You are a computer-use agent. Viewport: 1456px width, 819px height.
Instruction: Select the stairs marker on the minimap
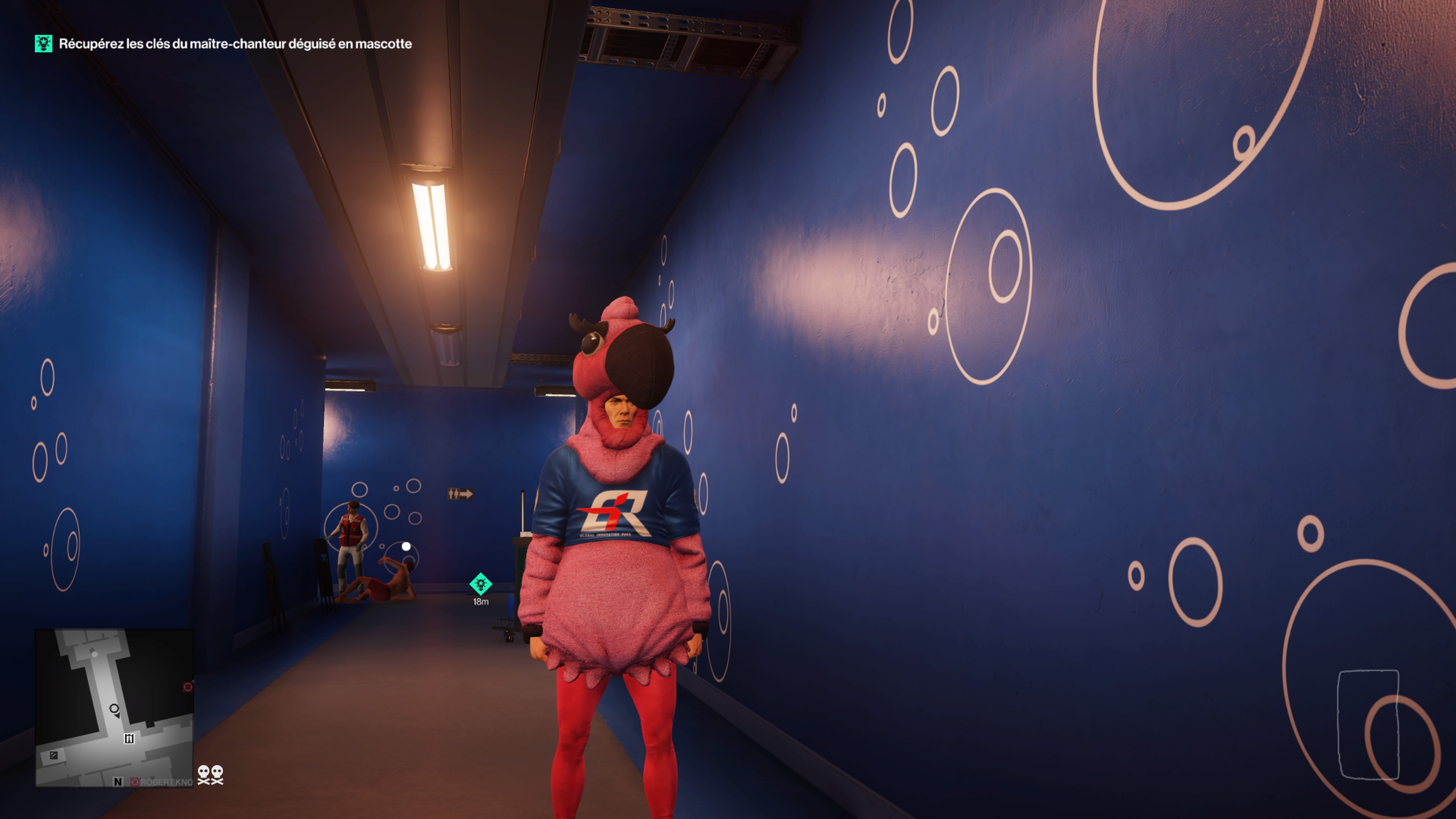[54, 755]
